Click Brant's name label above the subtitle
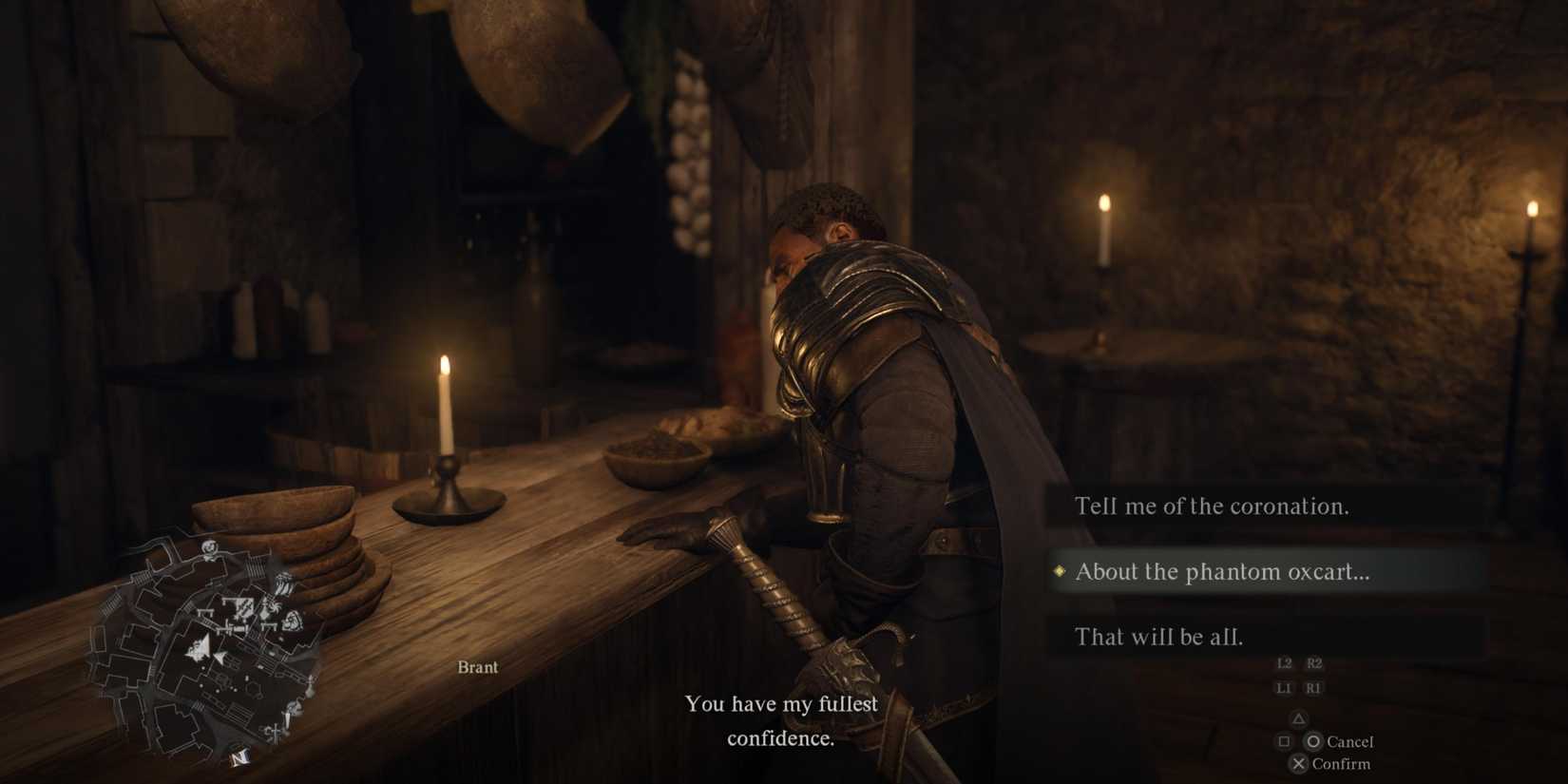 pos(478,666)
